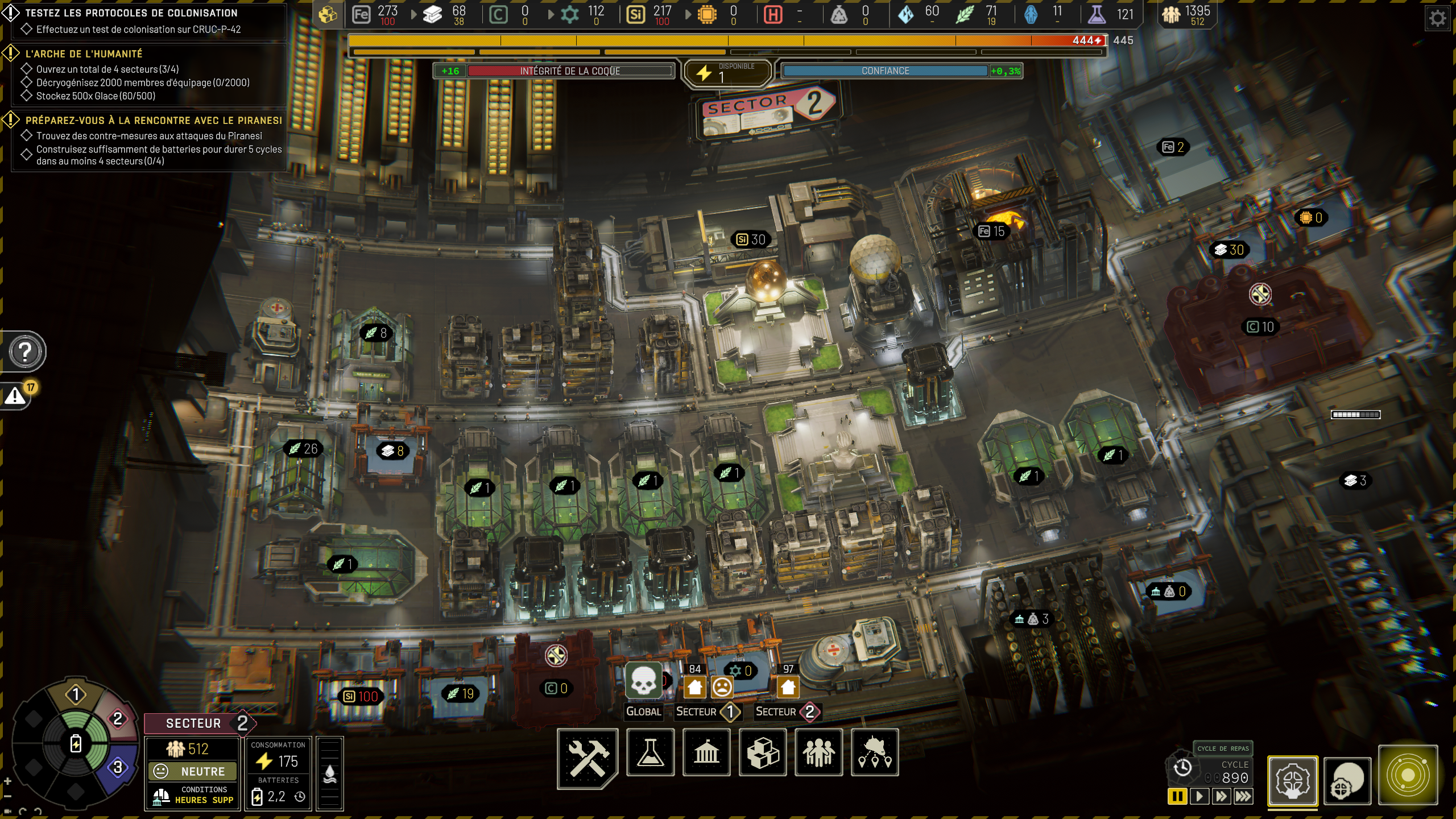Open the question mark help button
Screen dimensions: 1456x819
pos(25,352)
